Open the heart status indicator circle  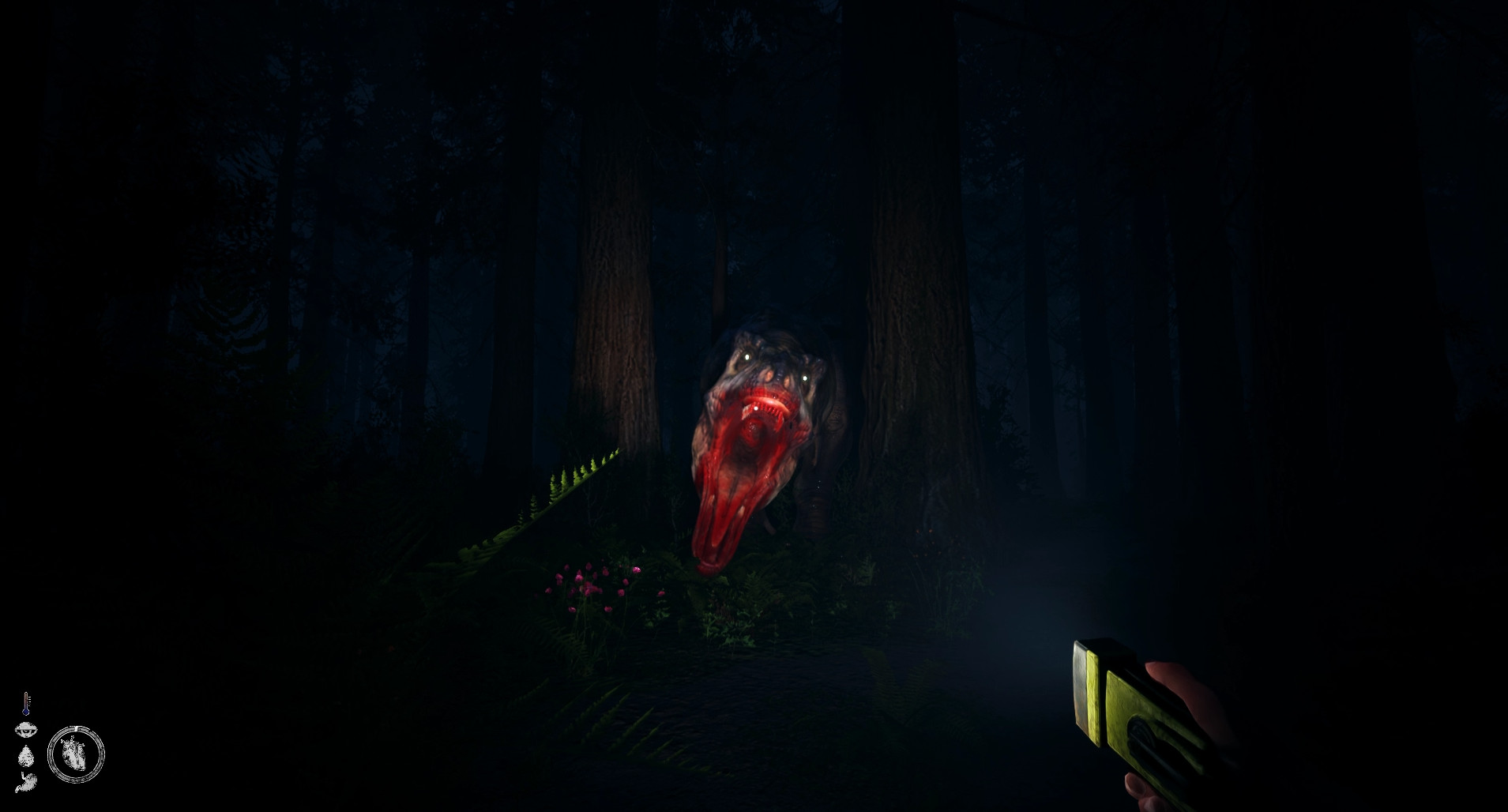tap(75, 754)
